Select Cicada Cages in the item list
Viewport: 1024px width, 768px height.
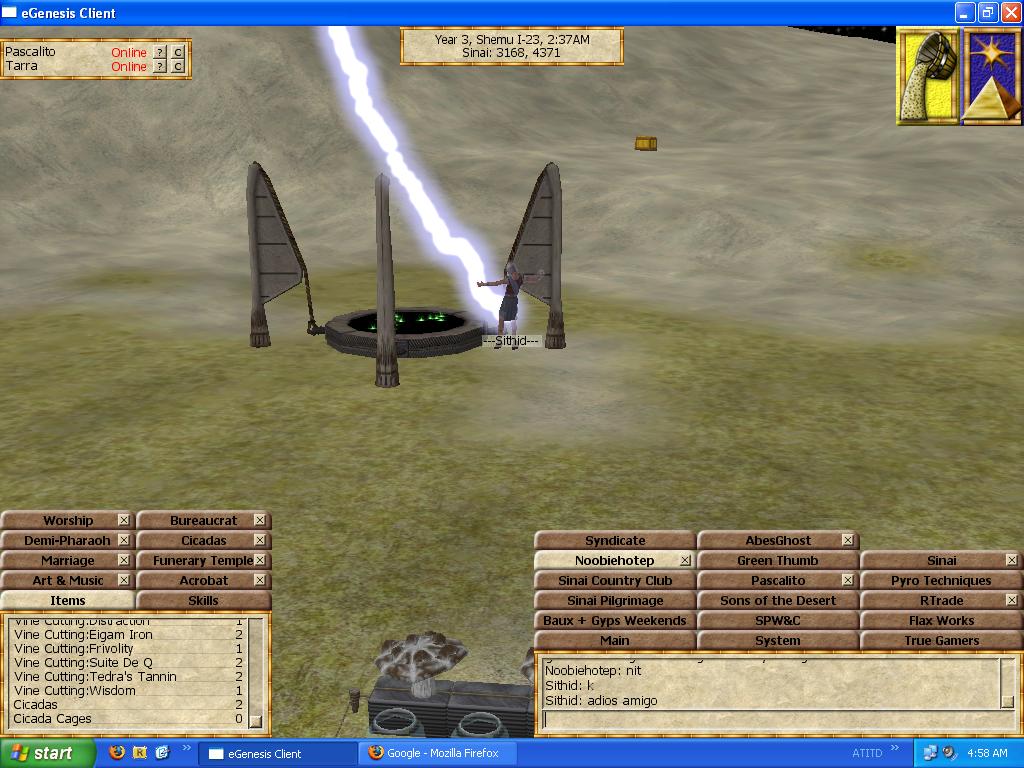[52, 718]
